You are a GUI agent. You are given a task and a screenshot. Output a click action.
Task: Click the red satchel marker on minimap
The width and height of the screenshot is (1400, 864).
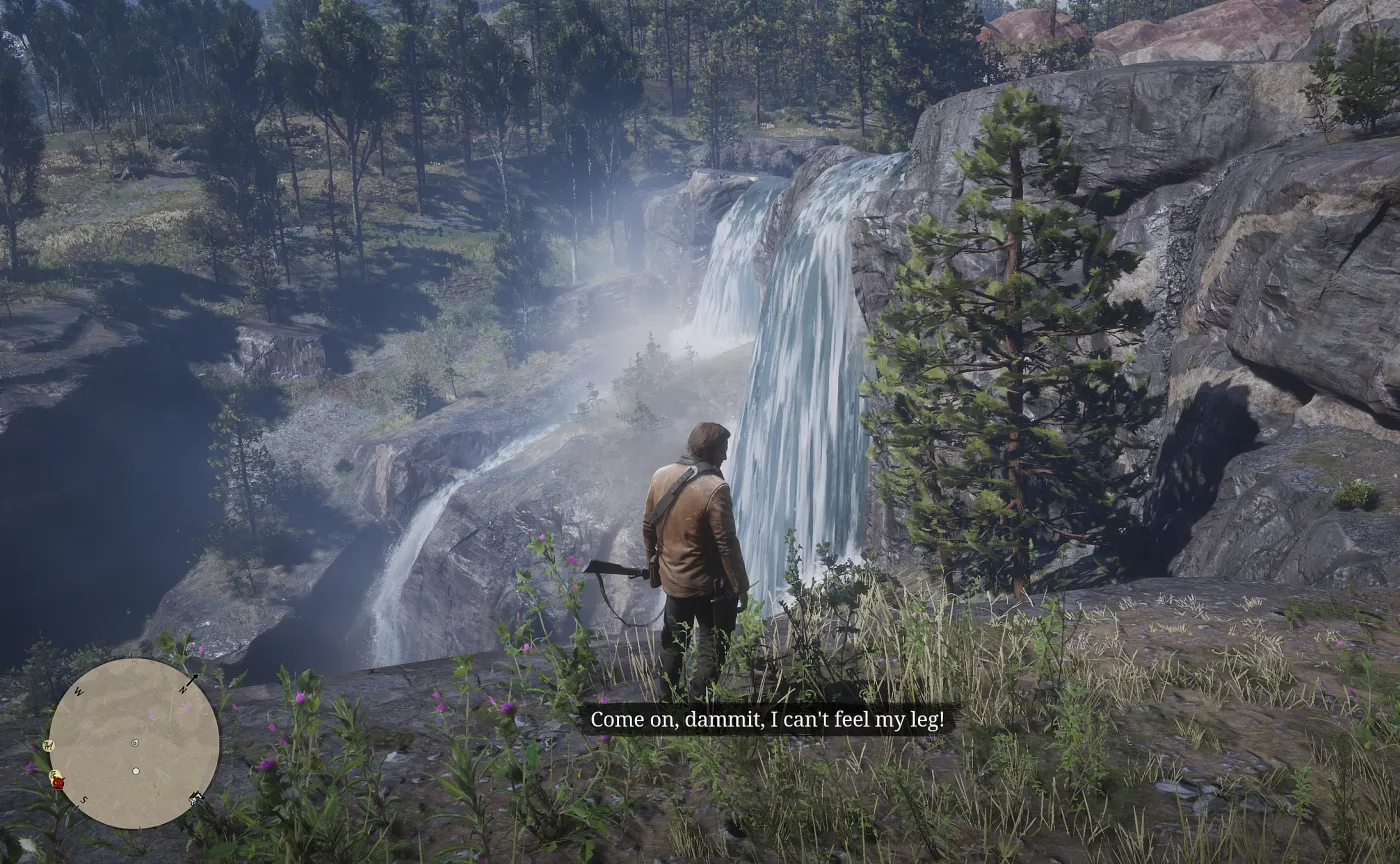(x=58, y=782)
